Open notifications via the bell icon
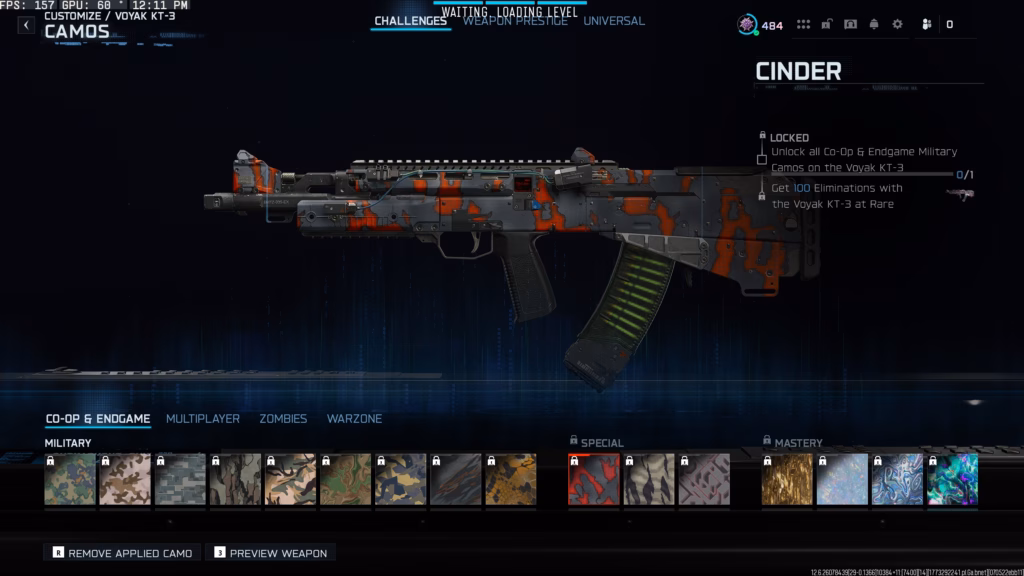 (873, 25)
